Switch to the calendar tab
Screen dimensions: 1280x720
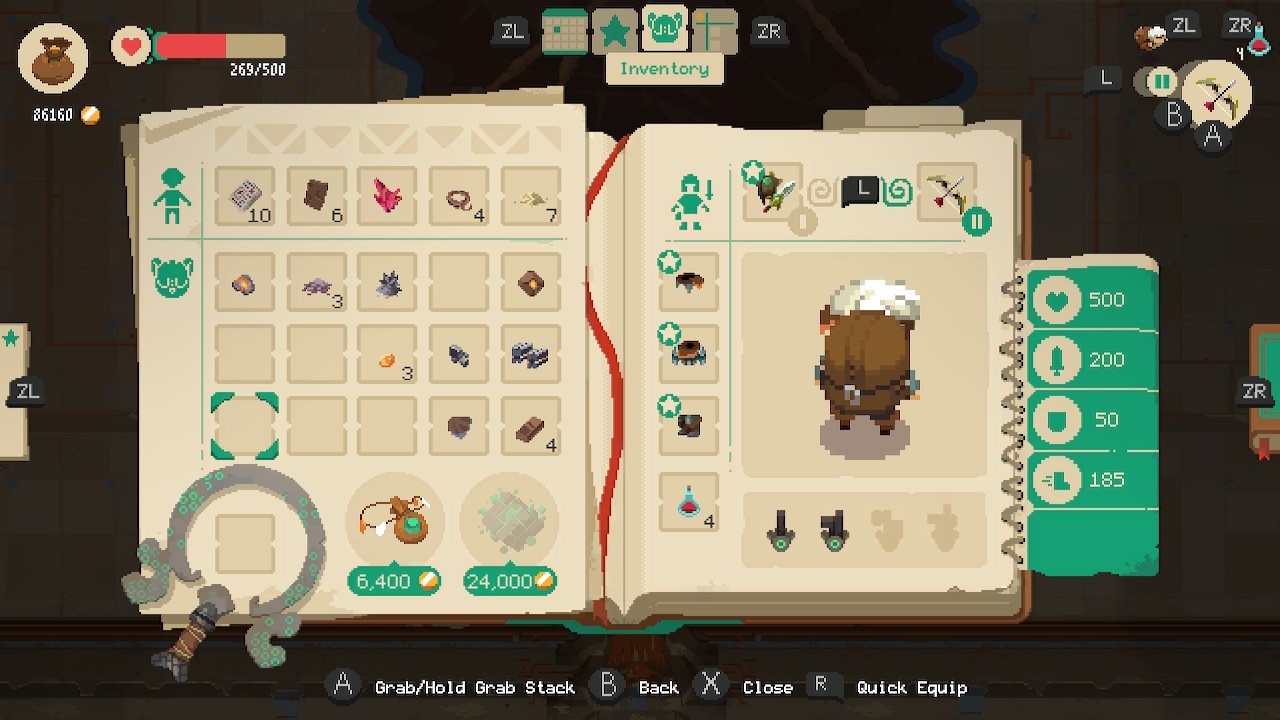click(565, 32)
